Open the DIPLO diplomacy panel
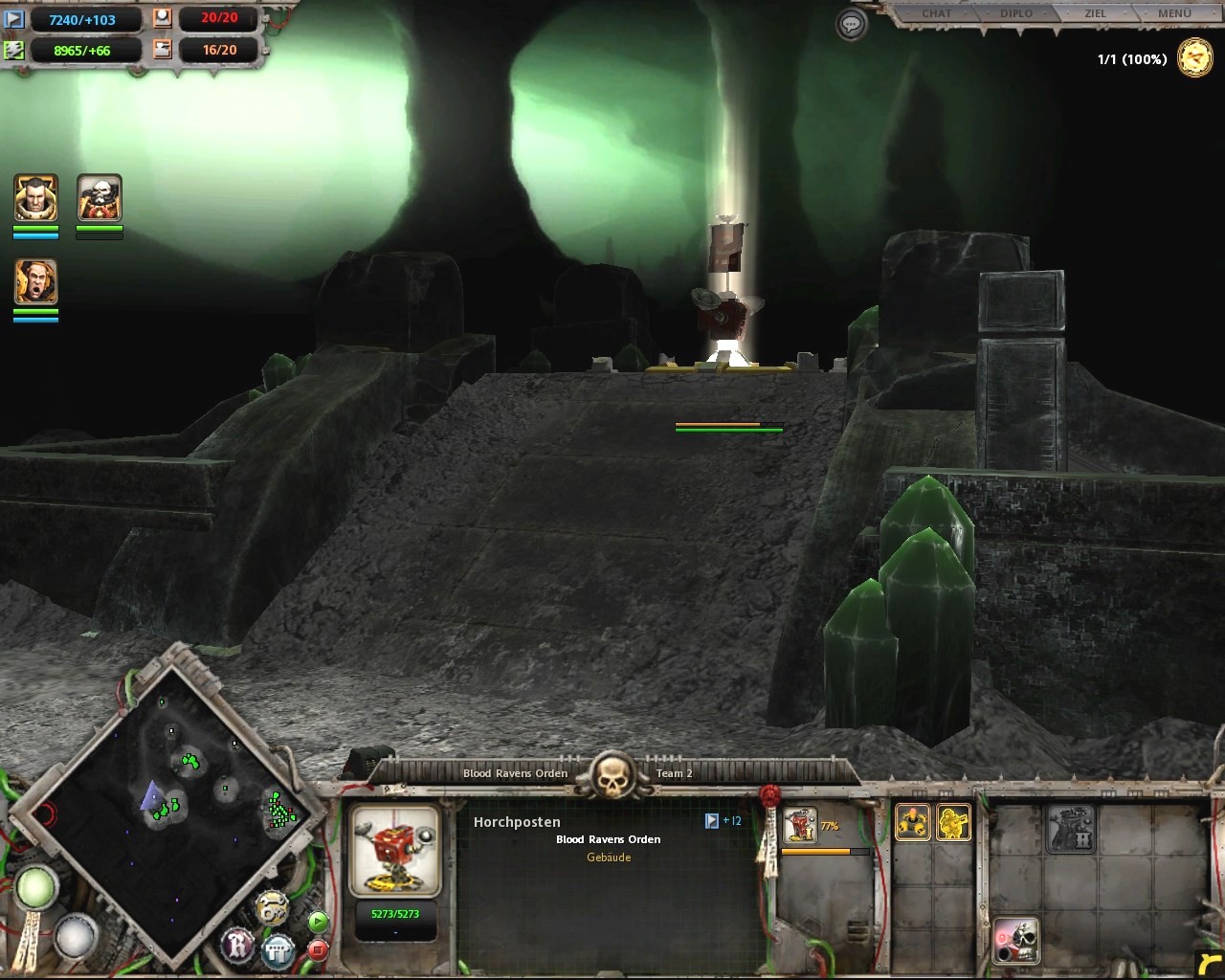The image size is (1225, 980). 1016,13
